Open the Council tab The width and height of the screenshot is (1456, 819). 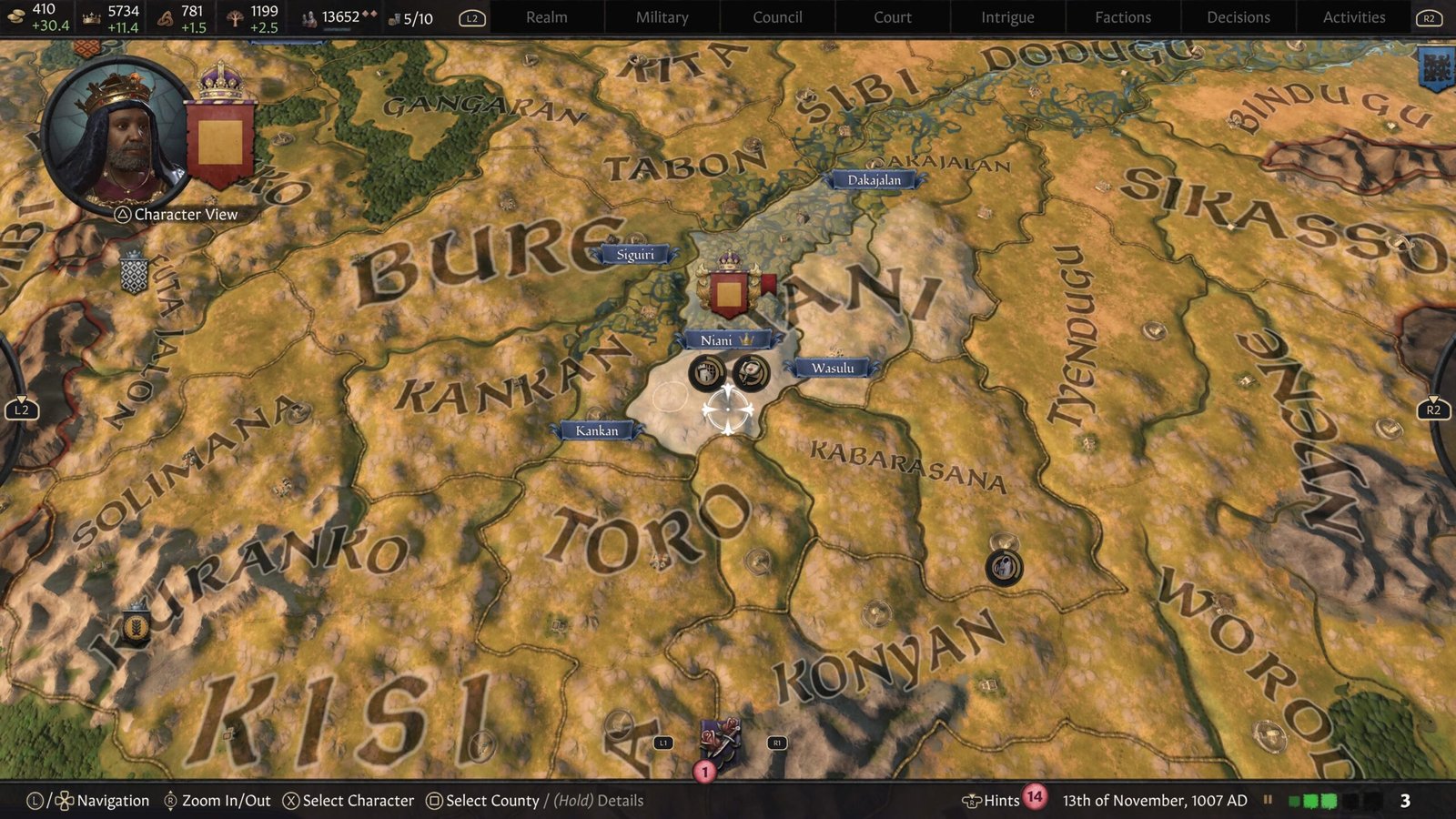coord(777,17)
